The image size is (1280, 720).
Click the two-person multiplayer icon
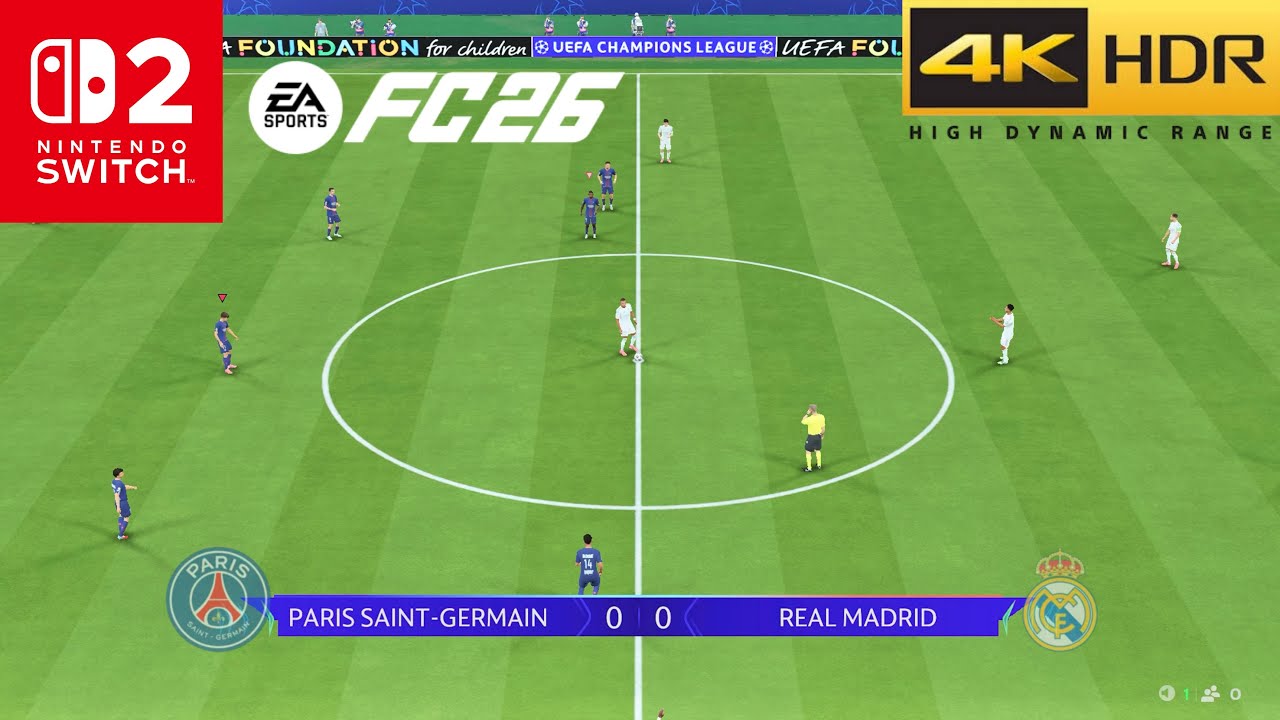[1211, 694]
